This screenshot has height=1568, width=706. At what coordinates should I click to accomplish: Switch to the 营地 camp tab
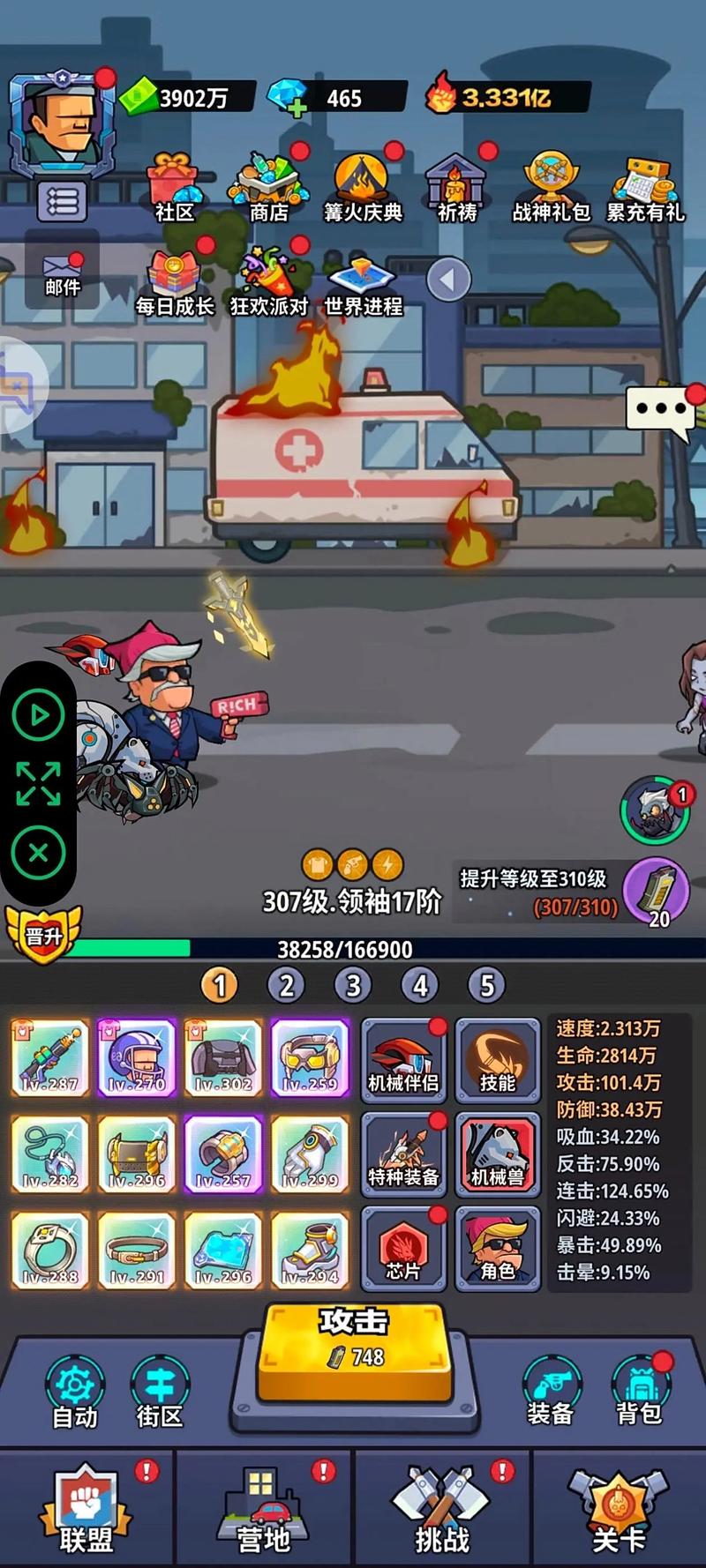[263, 1510]
